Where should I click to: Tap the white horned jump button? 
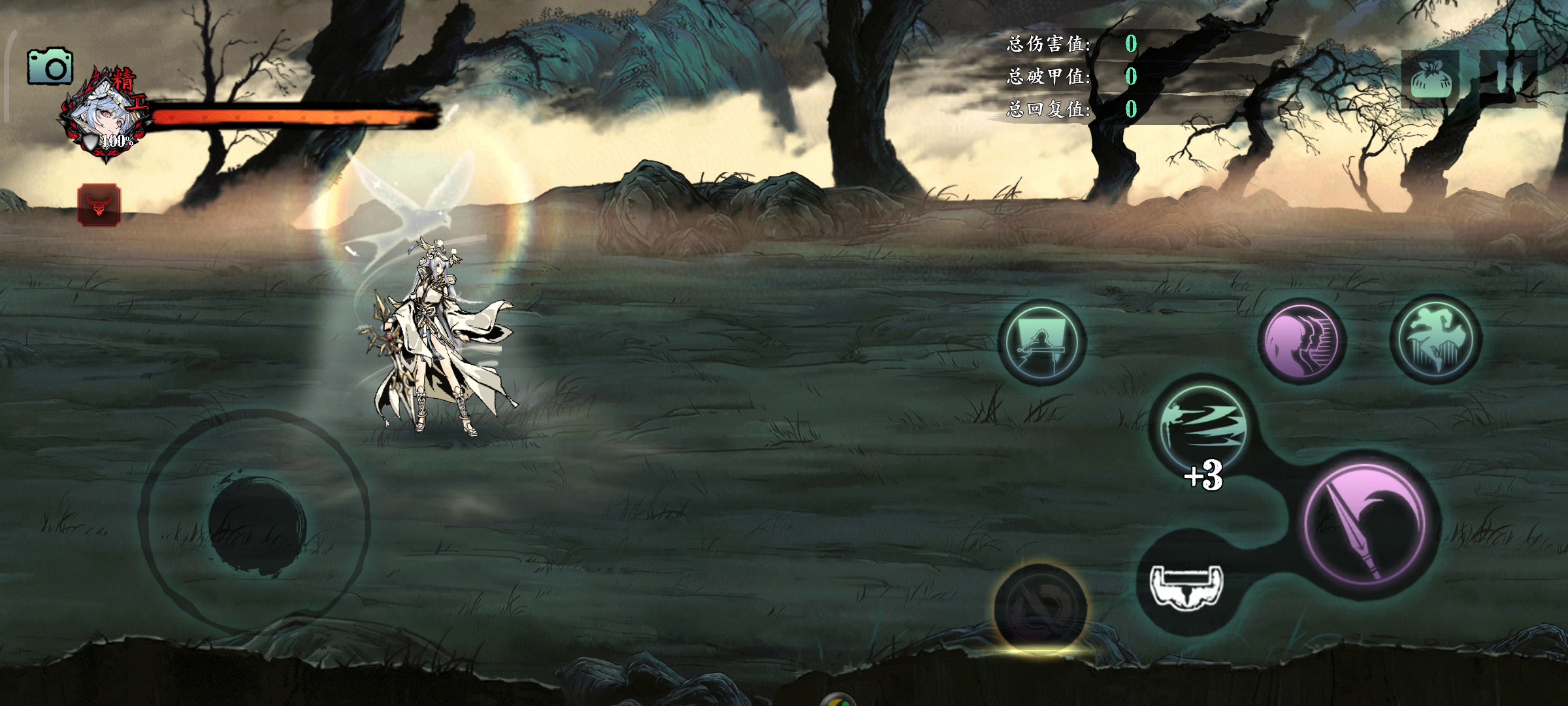[1185, 584]
